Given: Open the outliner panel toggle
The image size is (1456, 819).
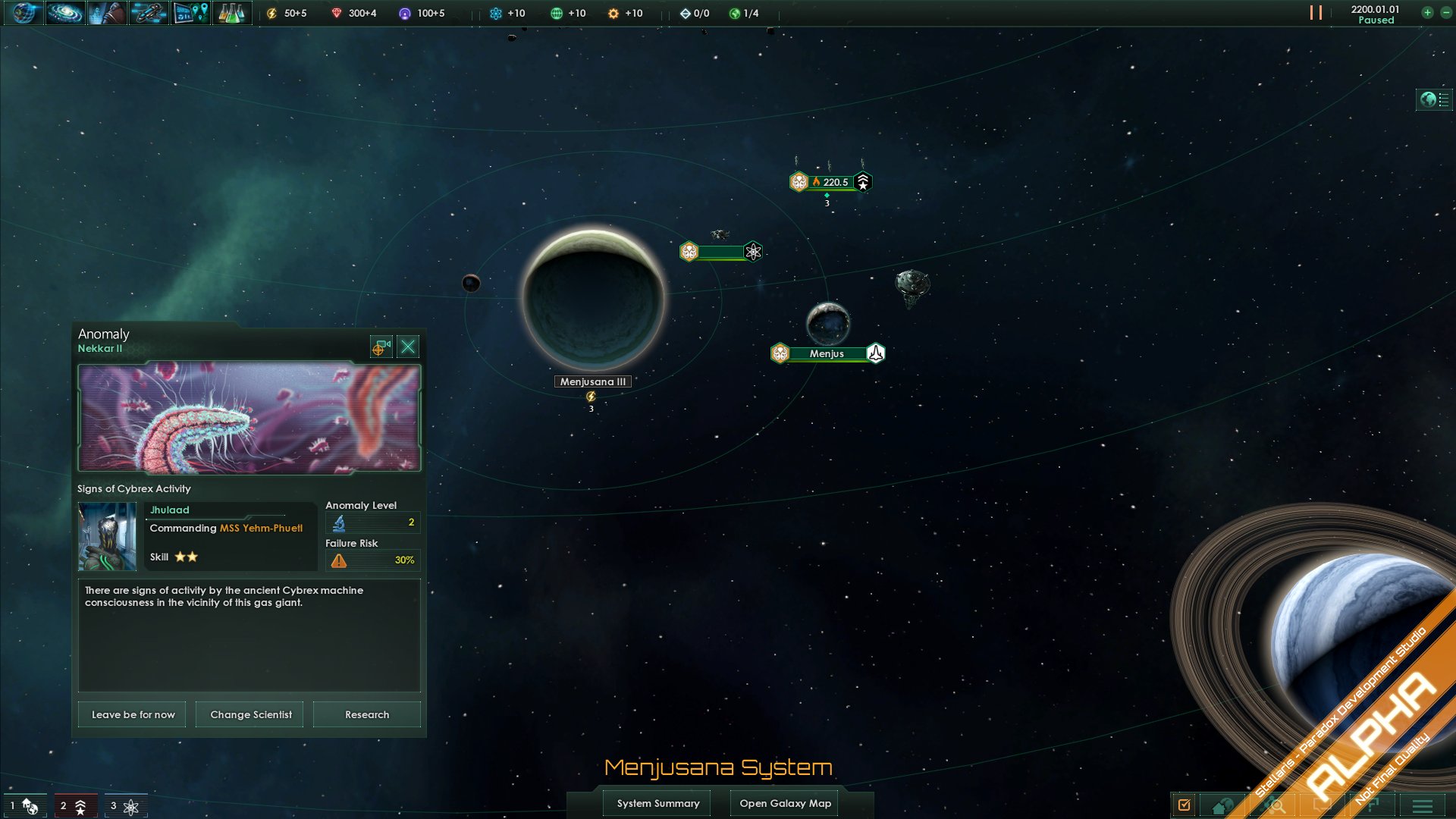Looking at the screenshot, I should pyautogui.click(x=1434, y=99).
